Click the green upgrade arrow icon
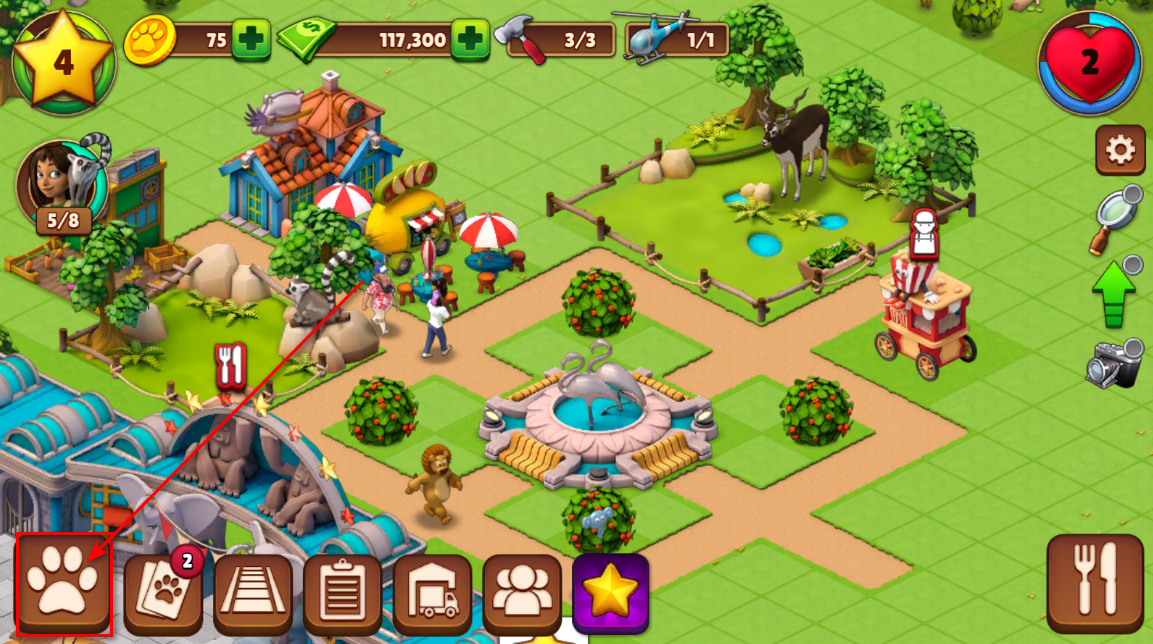The height and width of the screenshot is (644, 1153). 1114,293
